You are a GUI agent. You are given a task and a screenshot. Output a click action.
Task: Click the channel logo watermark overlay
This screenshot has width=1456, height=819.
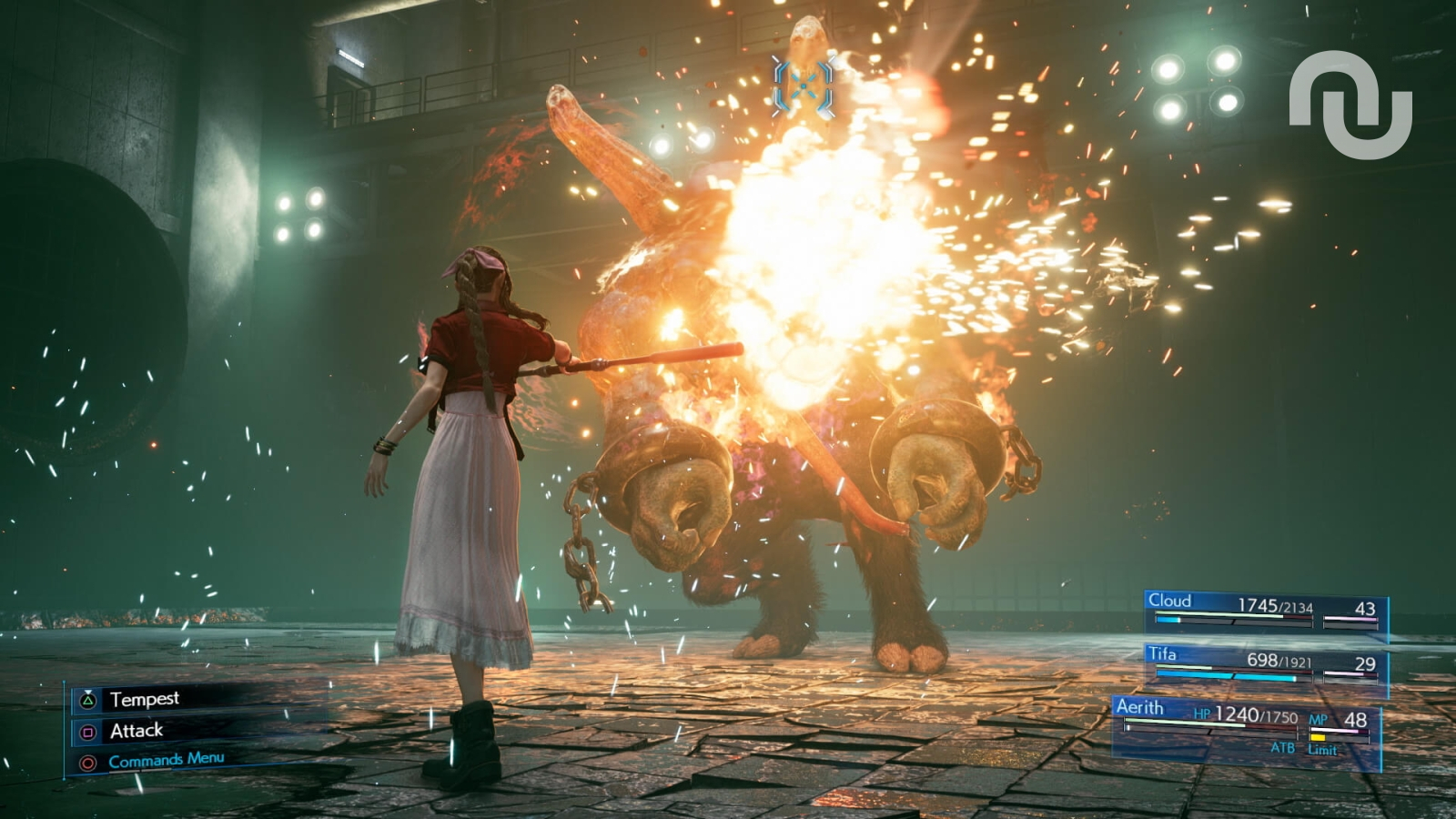(x=1350, y=103)
